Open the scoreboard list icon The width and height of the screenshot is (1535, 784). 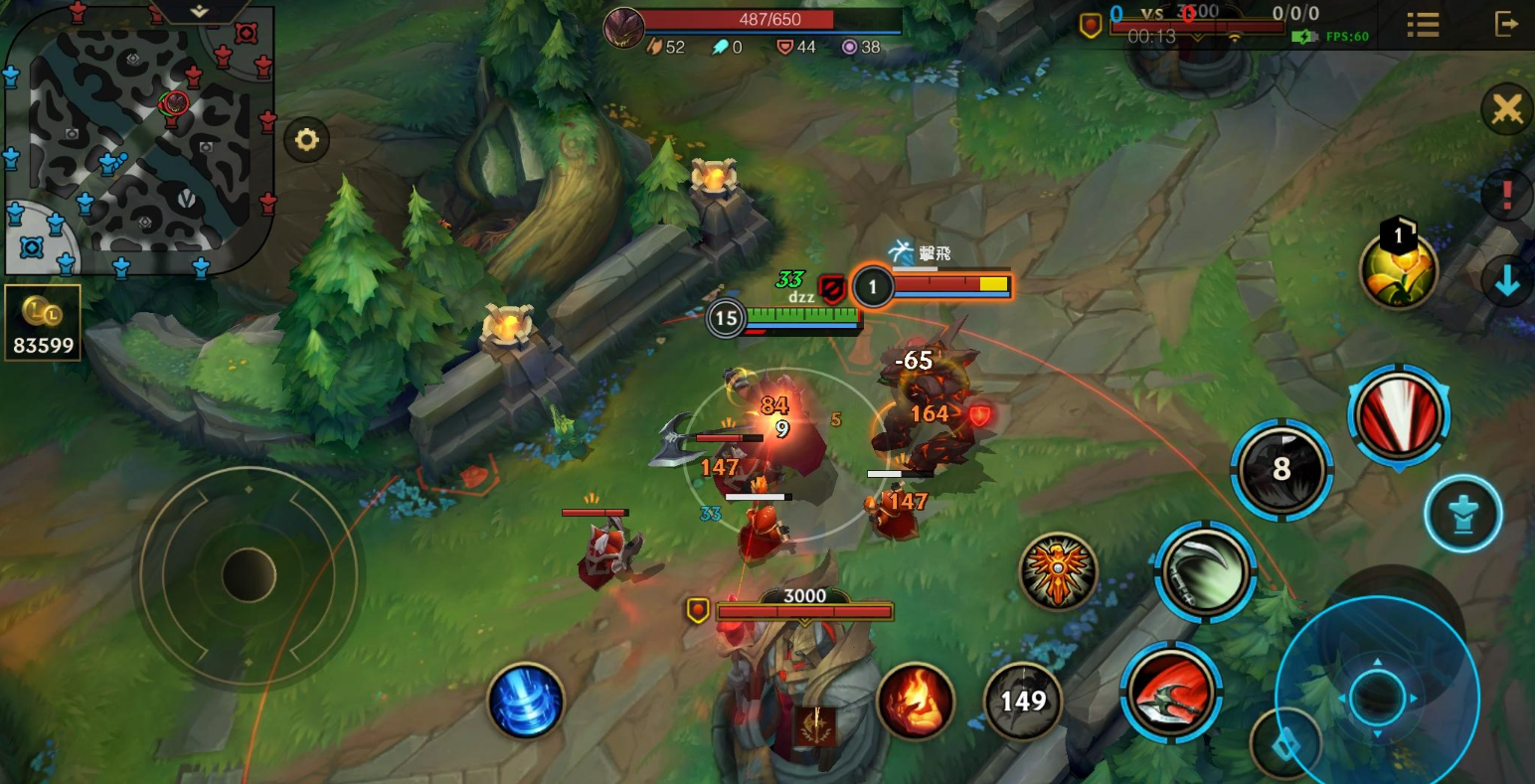1423,25
